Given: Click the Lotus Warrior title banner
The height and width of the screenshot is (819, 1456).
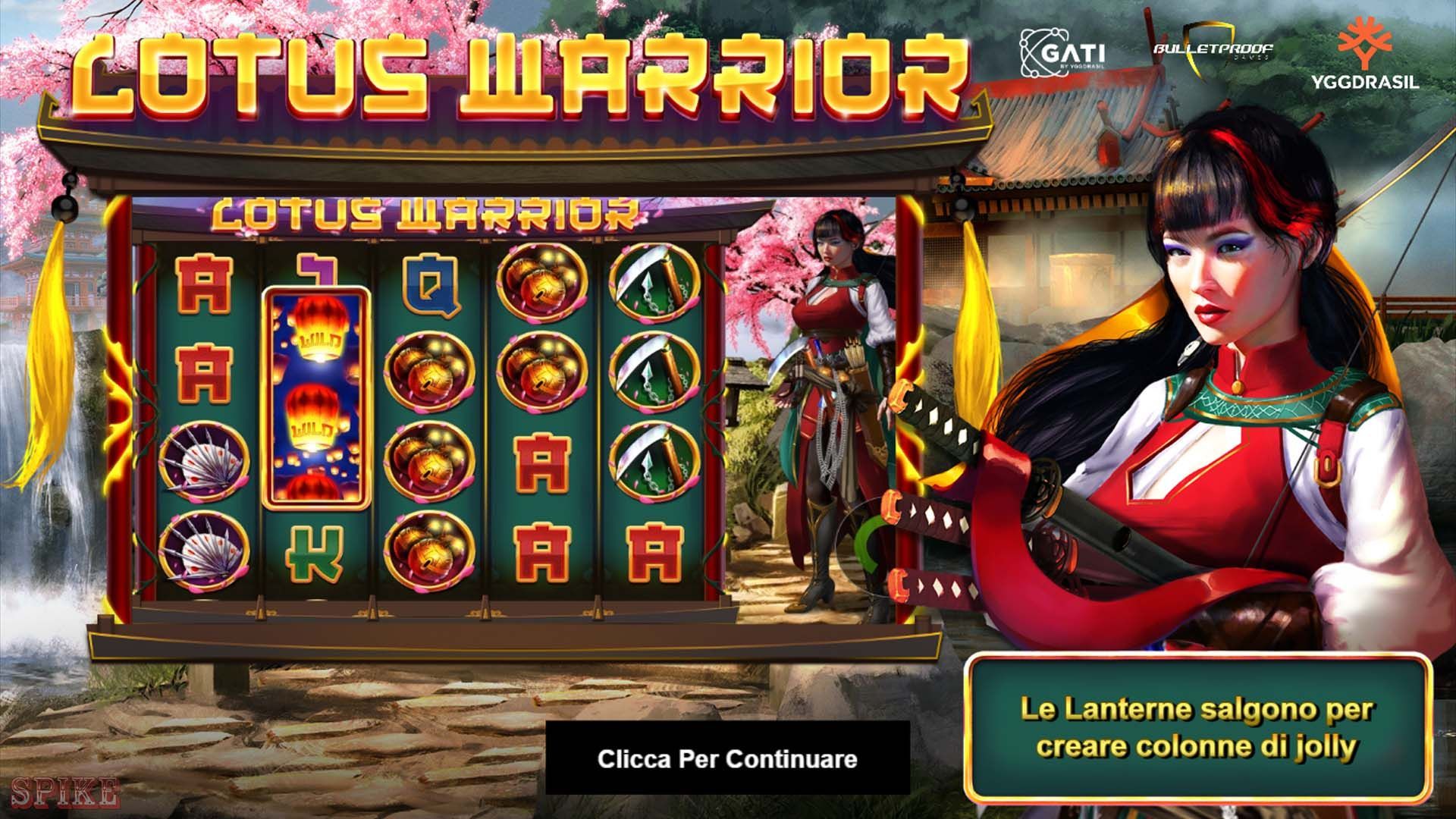Looking at the screenshot, I should pyautogui.click(x=516, y=72).
